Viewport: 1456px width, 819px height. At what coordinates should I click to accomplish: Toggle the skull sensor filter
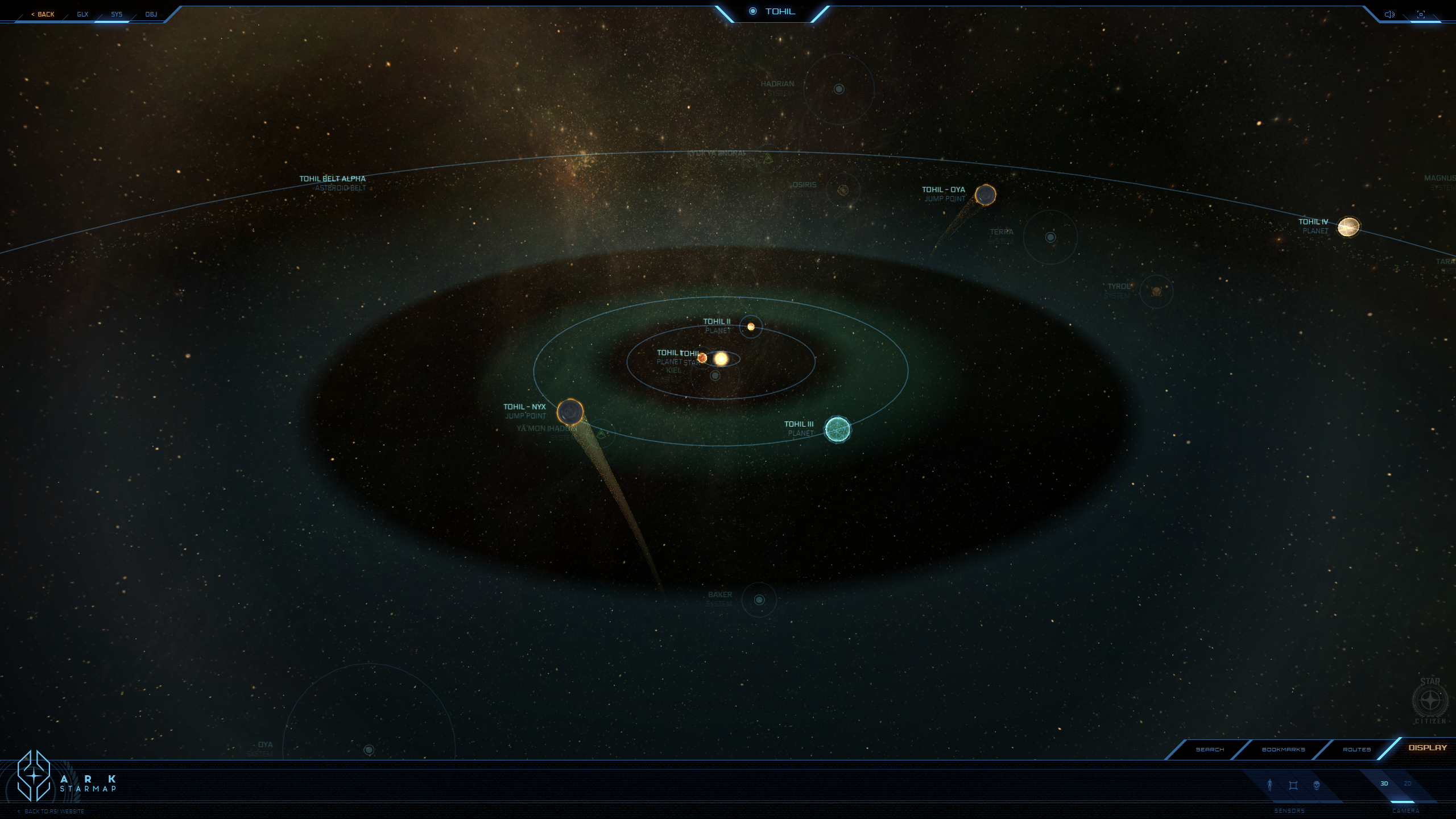[x=1317, y=785]
